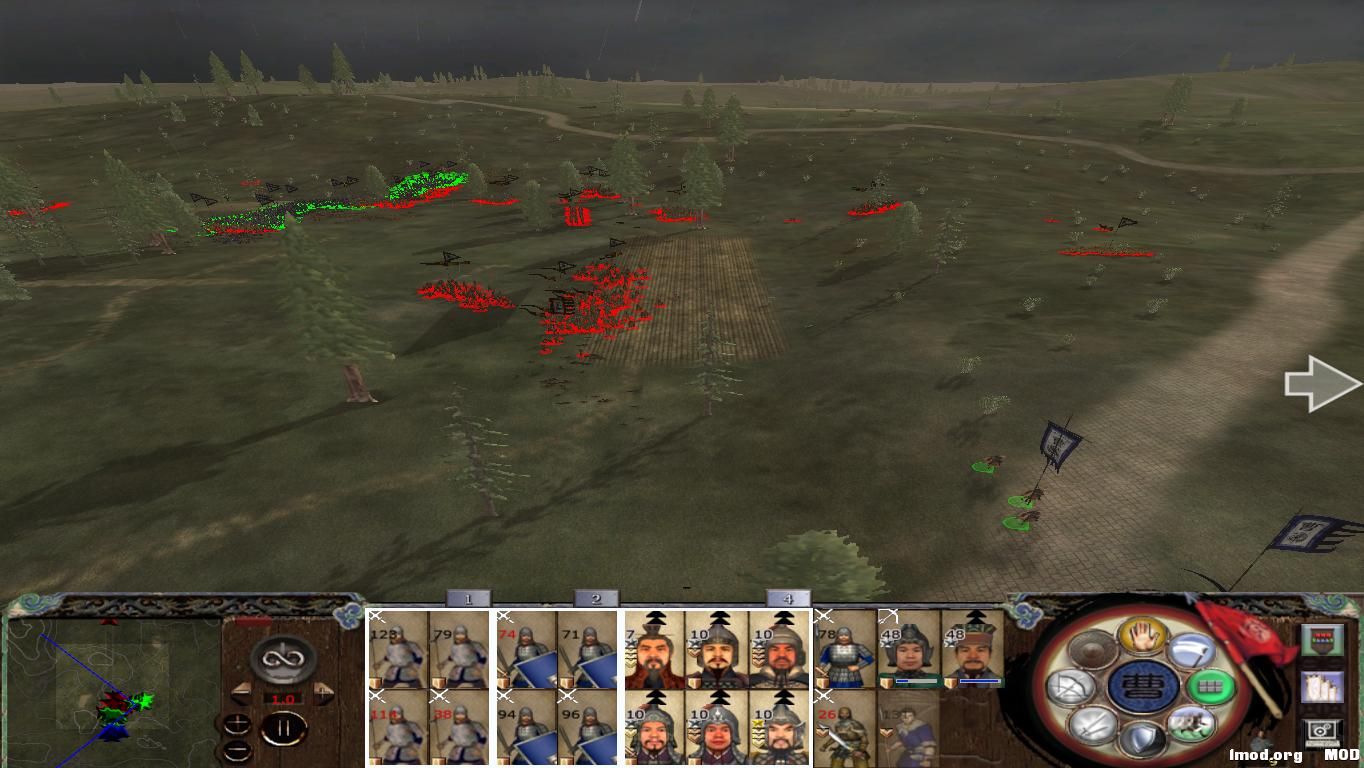Open the scrolls battle details panel
This screenshot has height=768, width=1364.
pos(1323,686)
